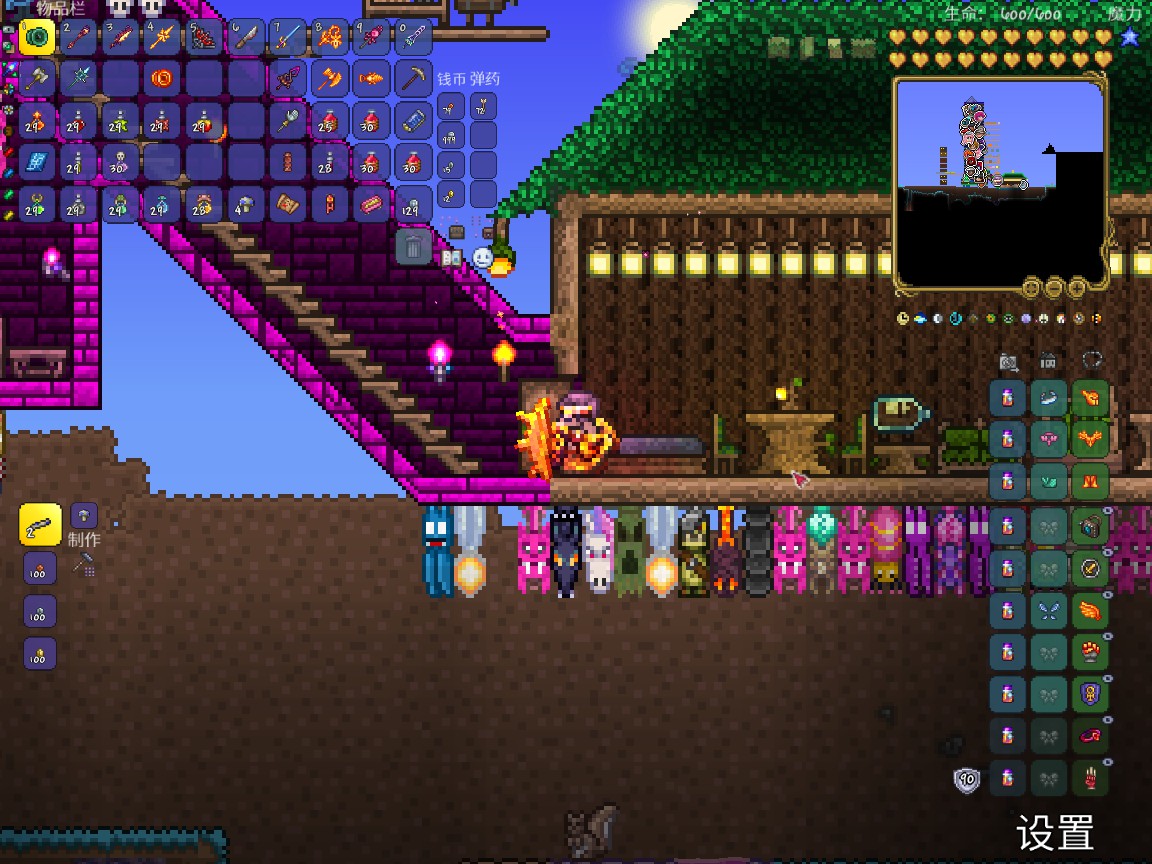This screenshot has height=864, width=1152.
Task: Toggle the defense shield showing 90
Action: pos(967,780)
